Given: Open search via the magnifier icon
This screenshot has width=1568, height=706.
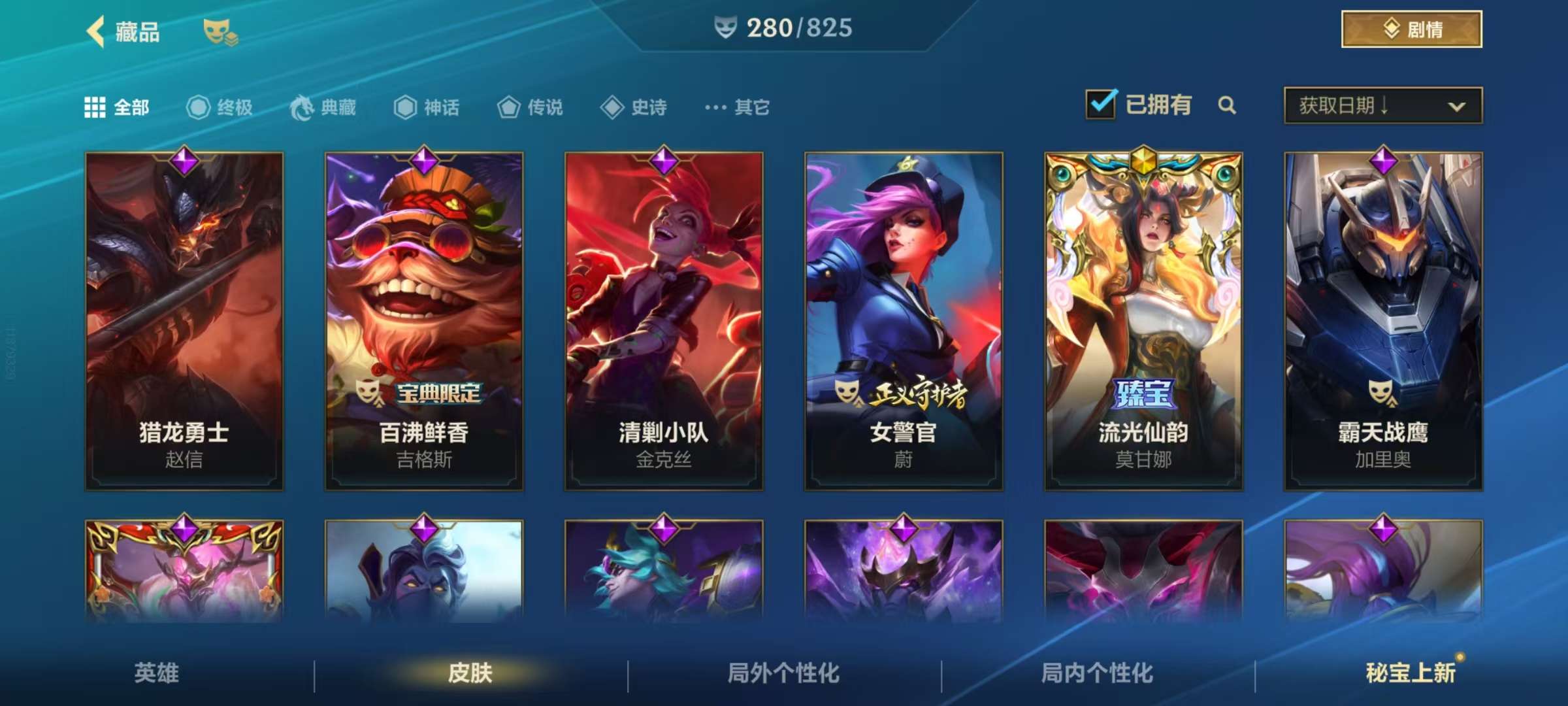Looking at the screenshot, I should (1227, 105).
